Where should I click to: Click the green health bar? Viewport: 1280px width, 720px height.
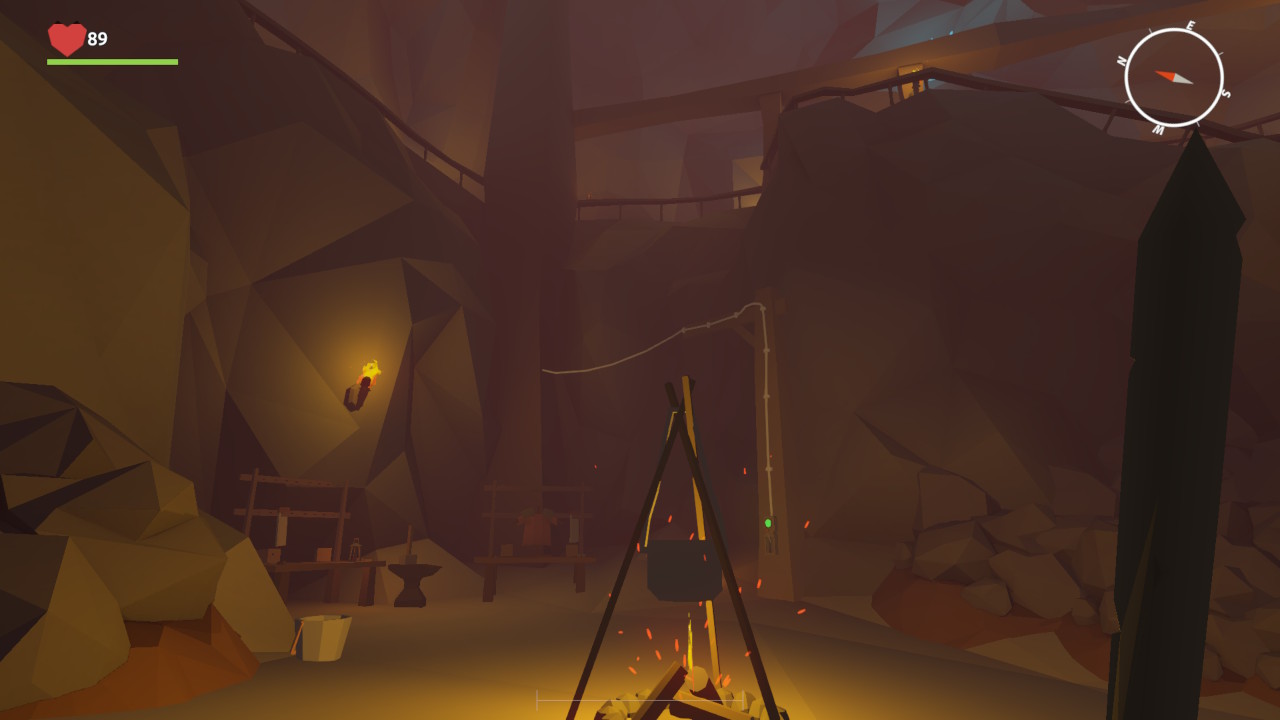[113, 60]
